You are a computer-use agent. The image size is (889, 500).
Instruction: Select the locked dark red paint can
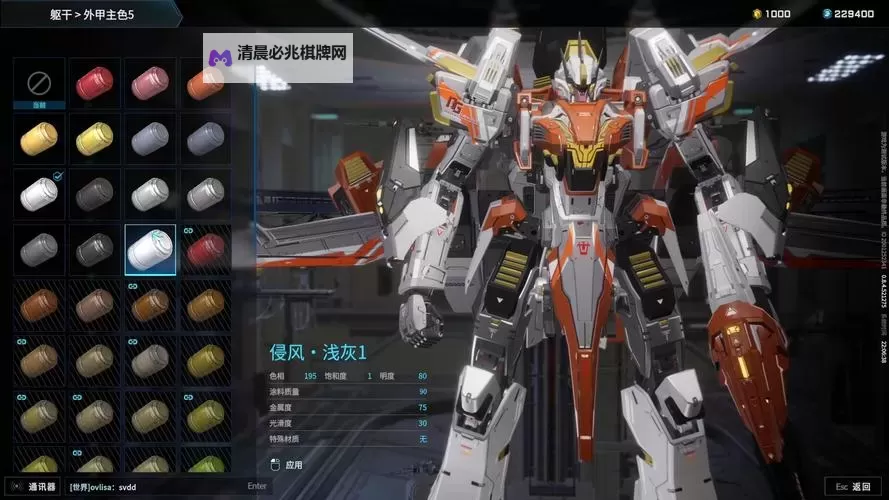click(x=205, y=249)
